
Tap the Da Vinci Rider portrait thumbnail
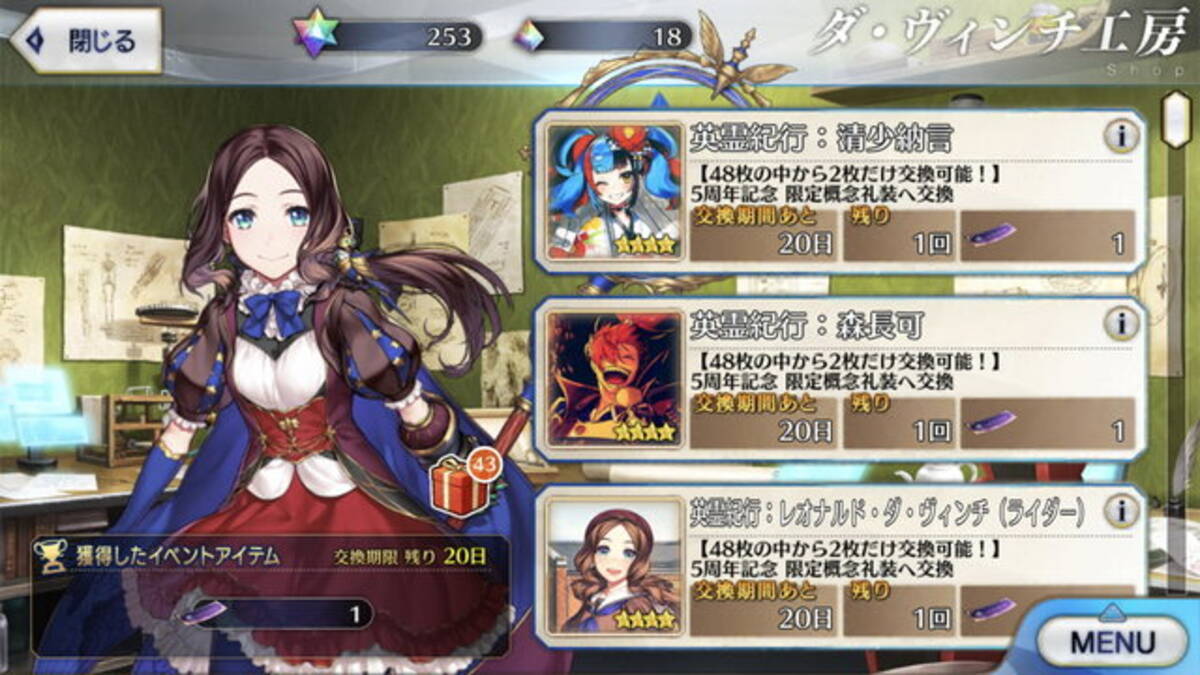click(615, 566)
